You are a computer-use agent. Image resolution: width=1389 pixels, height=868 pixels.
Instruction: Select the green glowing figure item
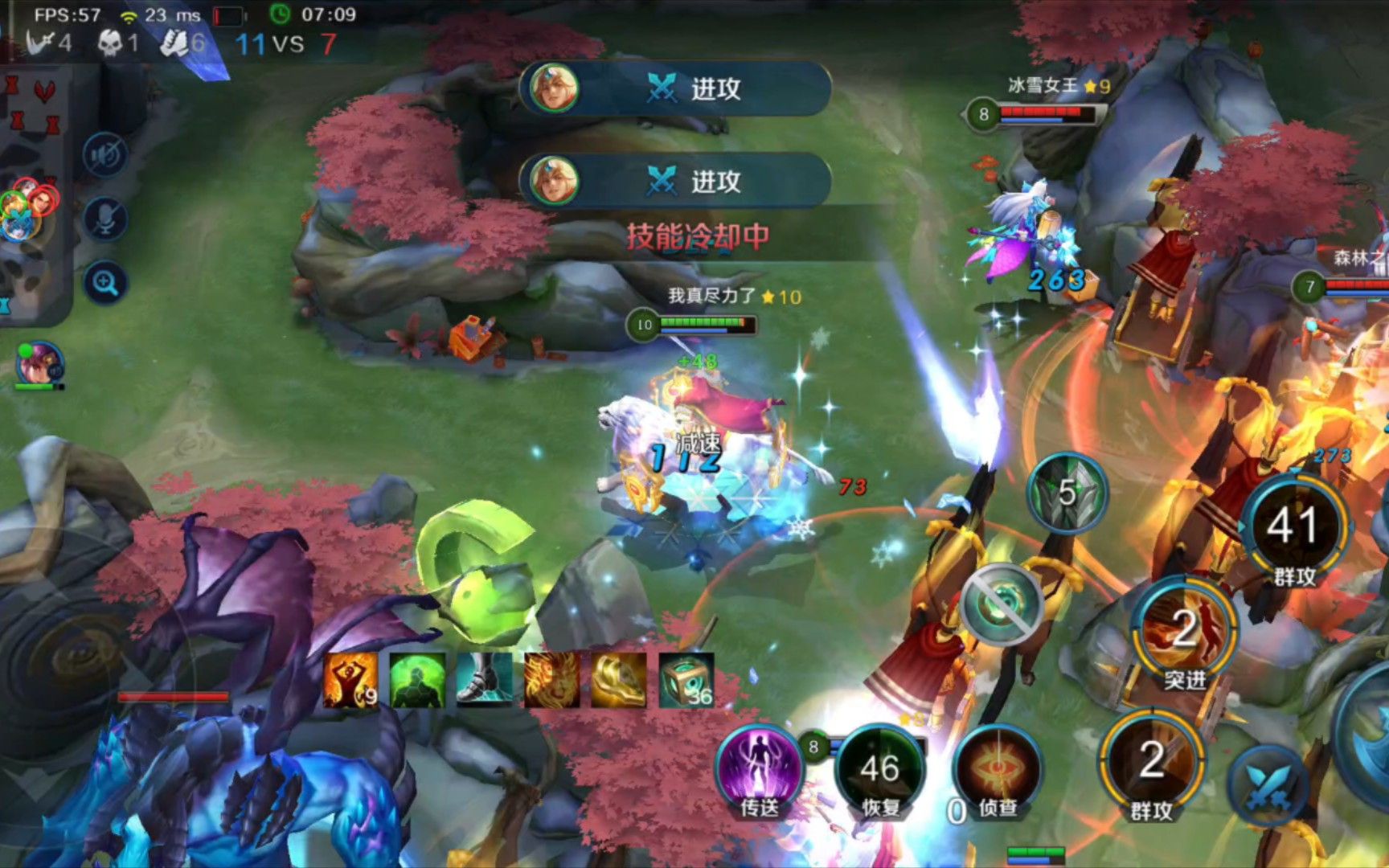pos(417,680)
